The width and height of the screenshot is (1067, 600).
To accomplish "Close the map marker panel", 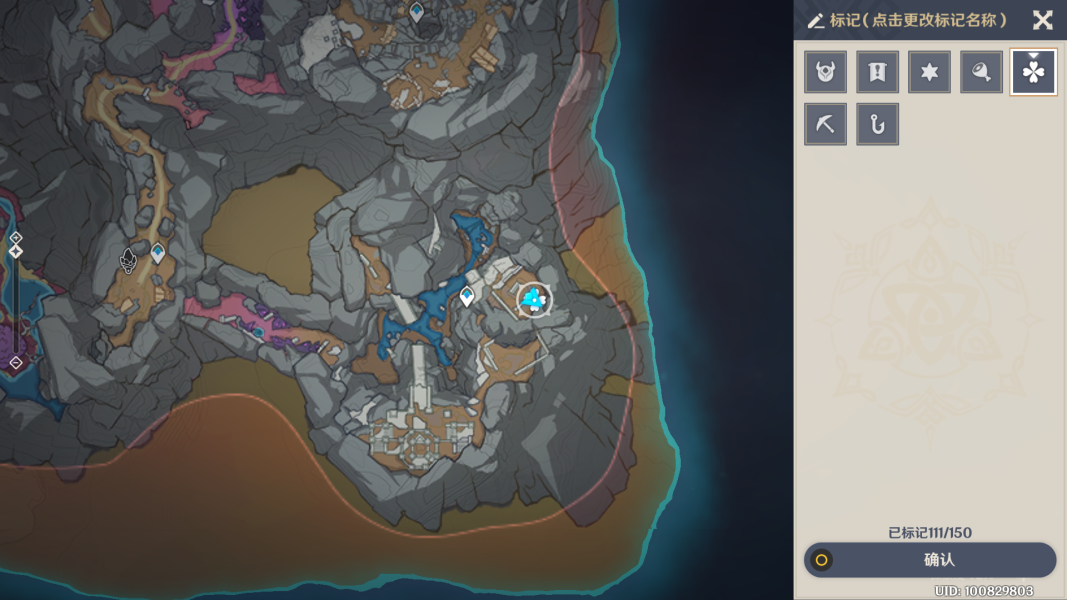I will click(1042, 20).
